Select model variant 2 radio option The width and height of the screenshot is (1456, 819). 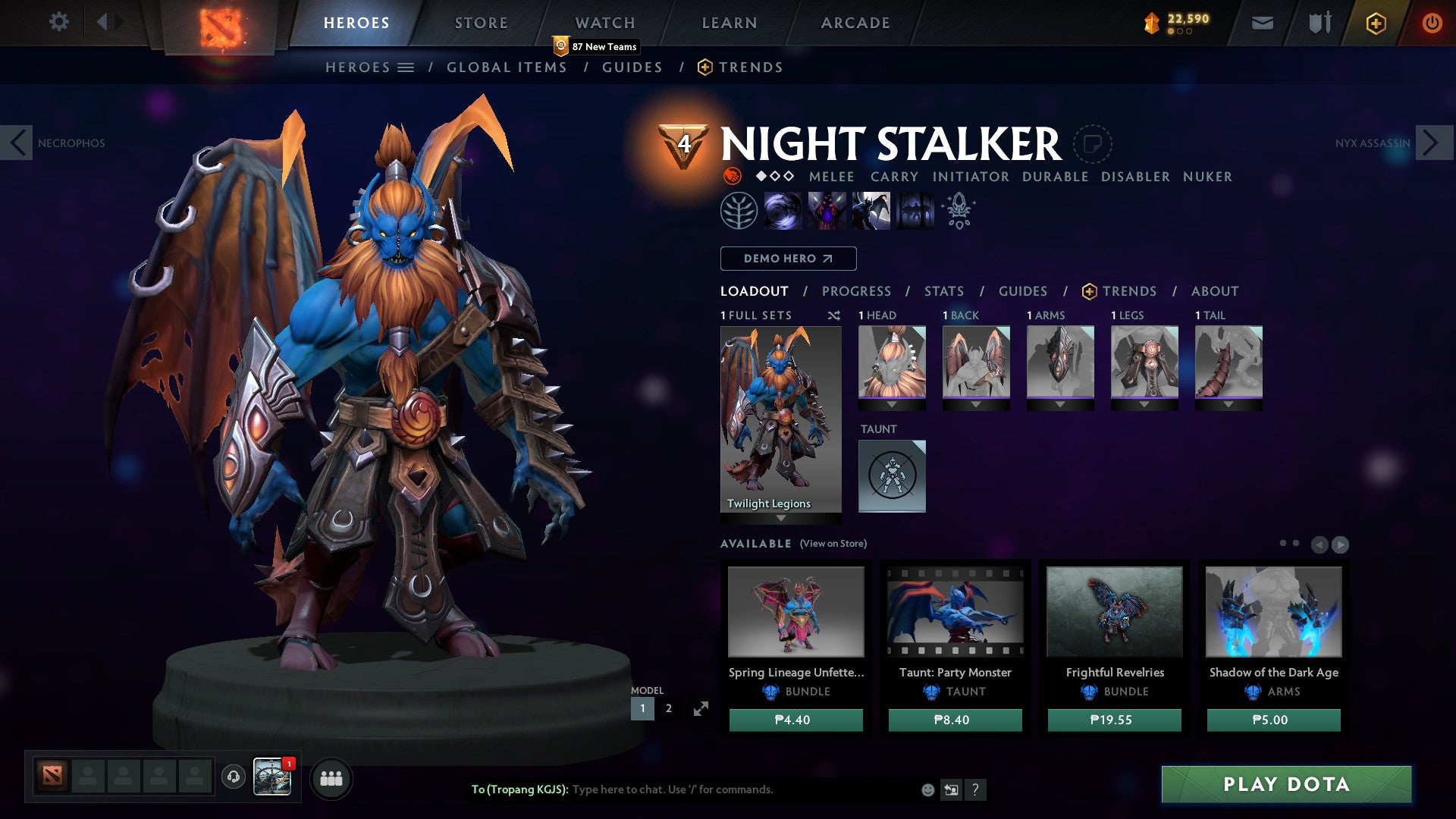[x=668, y=708]
